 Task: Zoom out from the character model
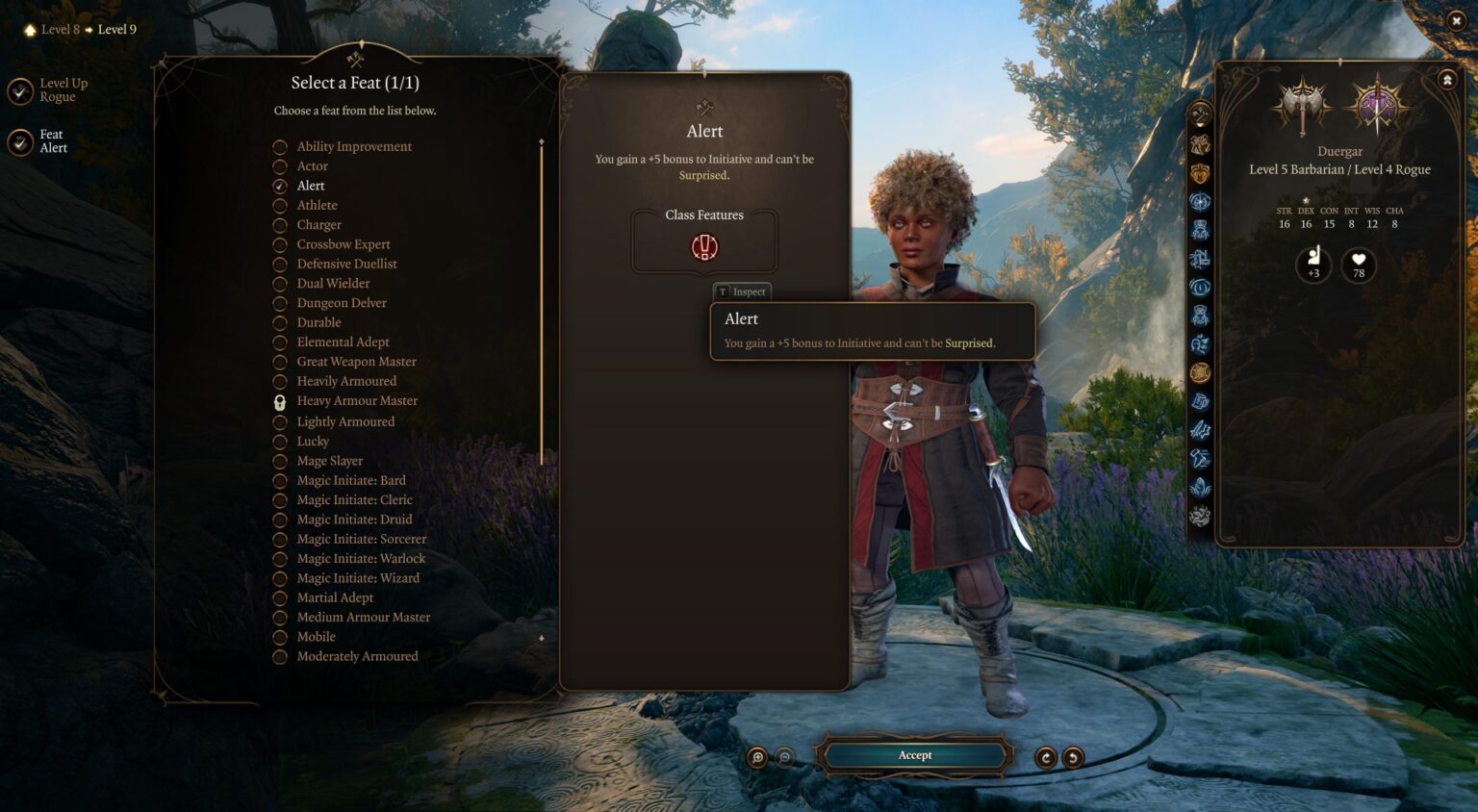[785, 756]
